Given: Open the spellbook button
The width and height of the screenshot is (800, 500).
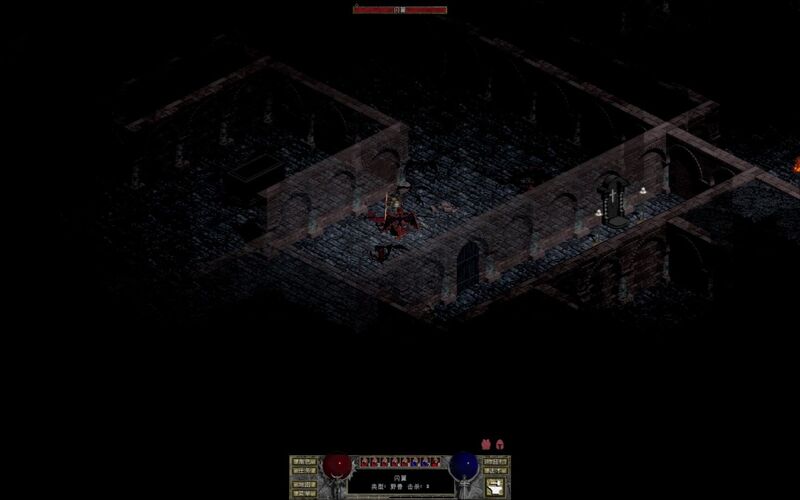Looking at the screenshot, I should pos(495,472).
